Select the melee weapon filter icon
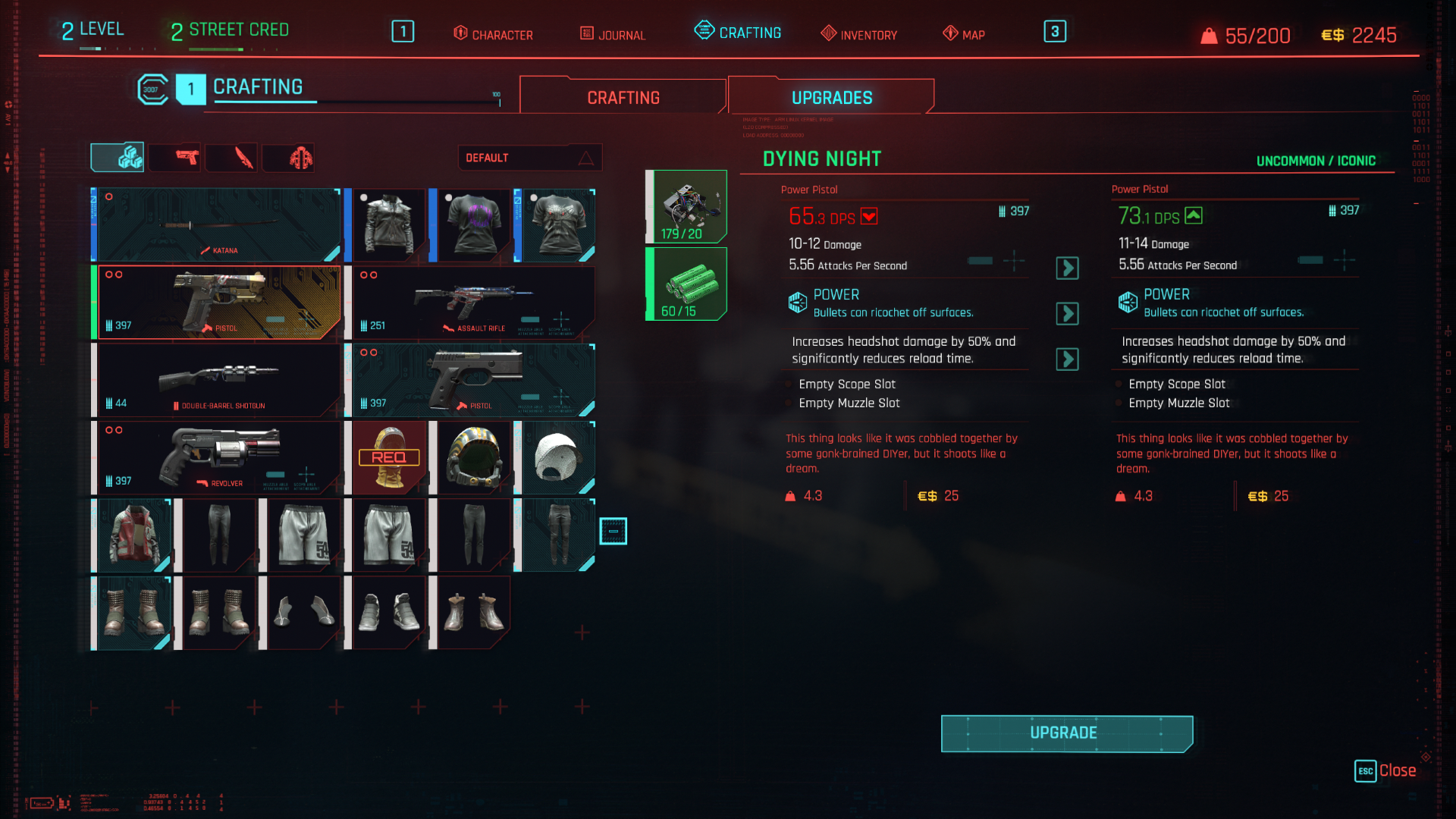 coord(231,157)
